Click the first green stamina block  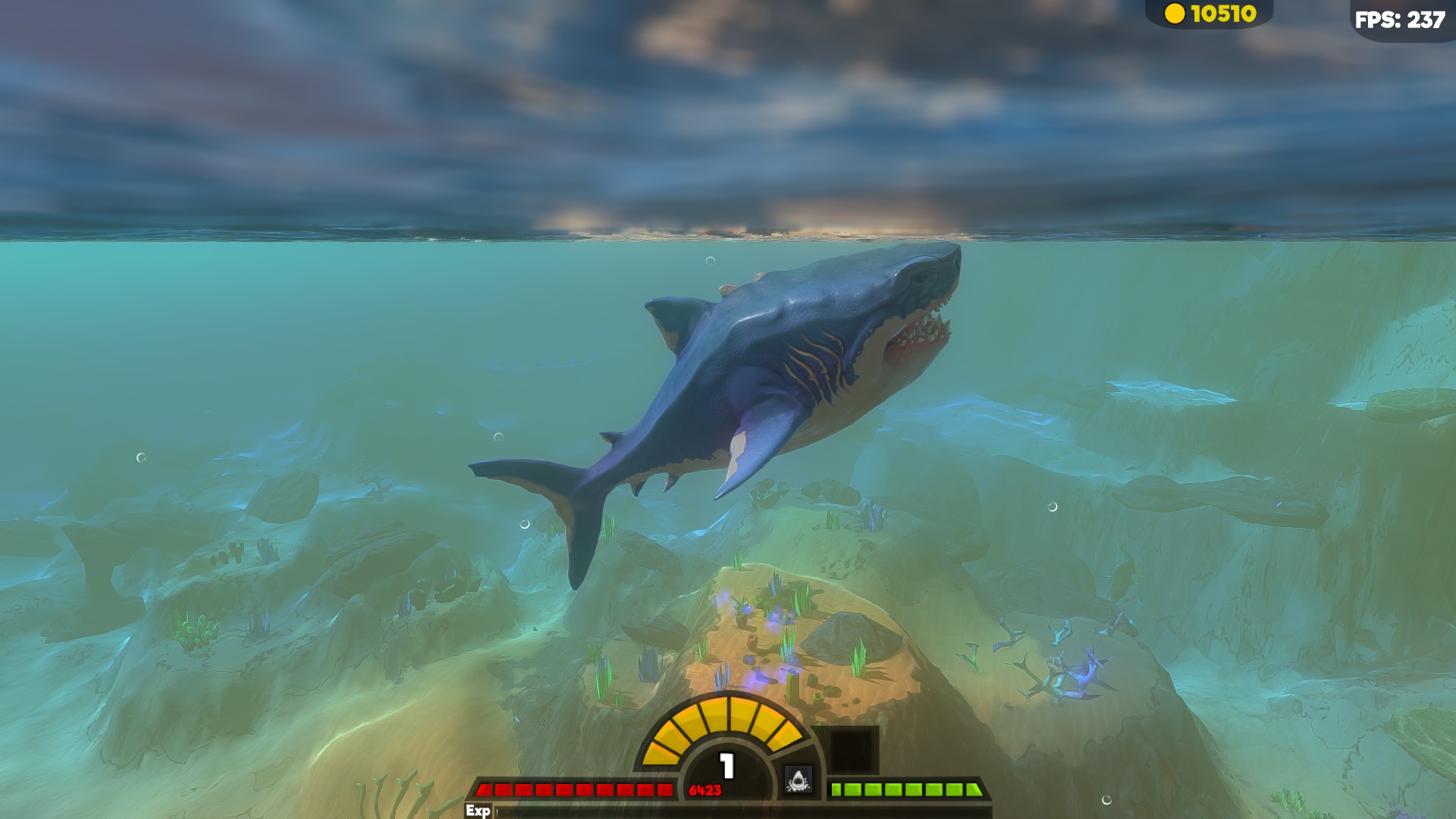pyautogui.click(x=836, y=788)
